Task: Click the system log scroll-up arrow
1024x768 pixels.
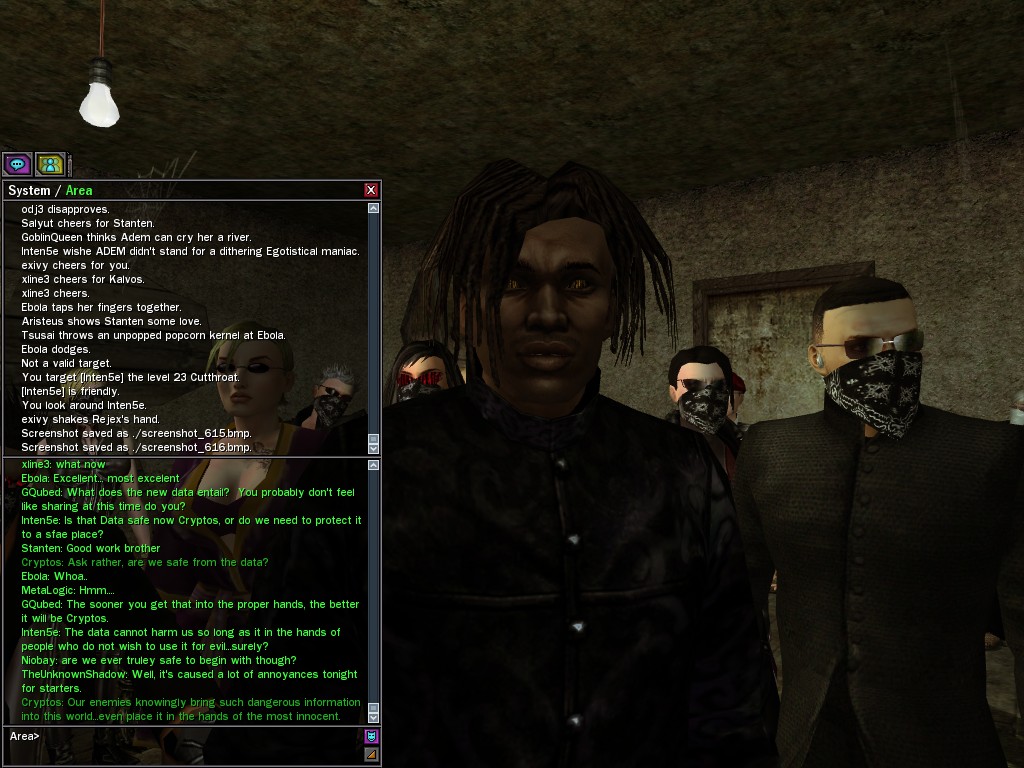Action: click(374, 209)
